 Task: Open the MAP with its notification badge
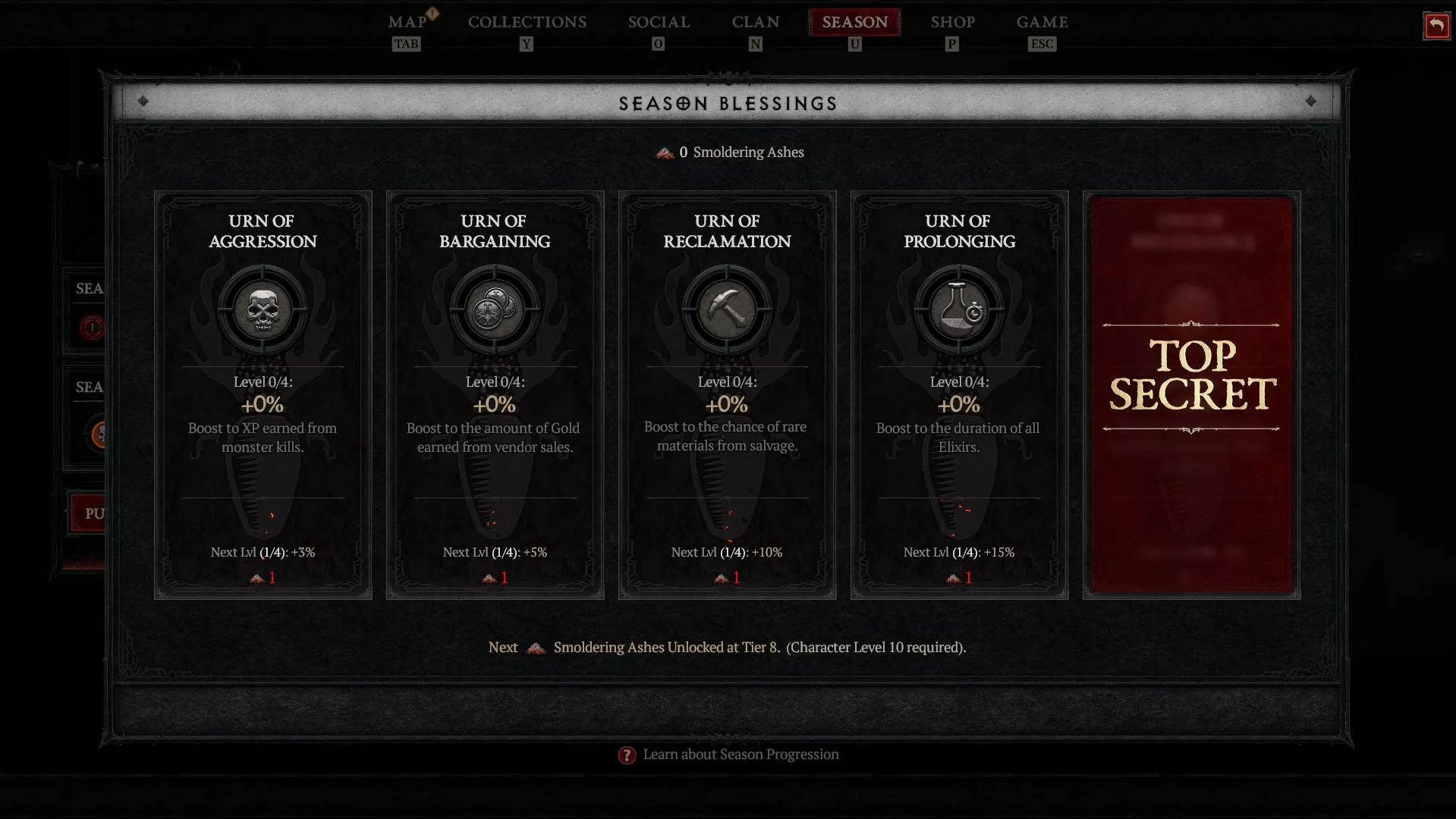(407, 22)
